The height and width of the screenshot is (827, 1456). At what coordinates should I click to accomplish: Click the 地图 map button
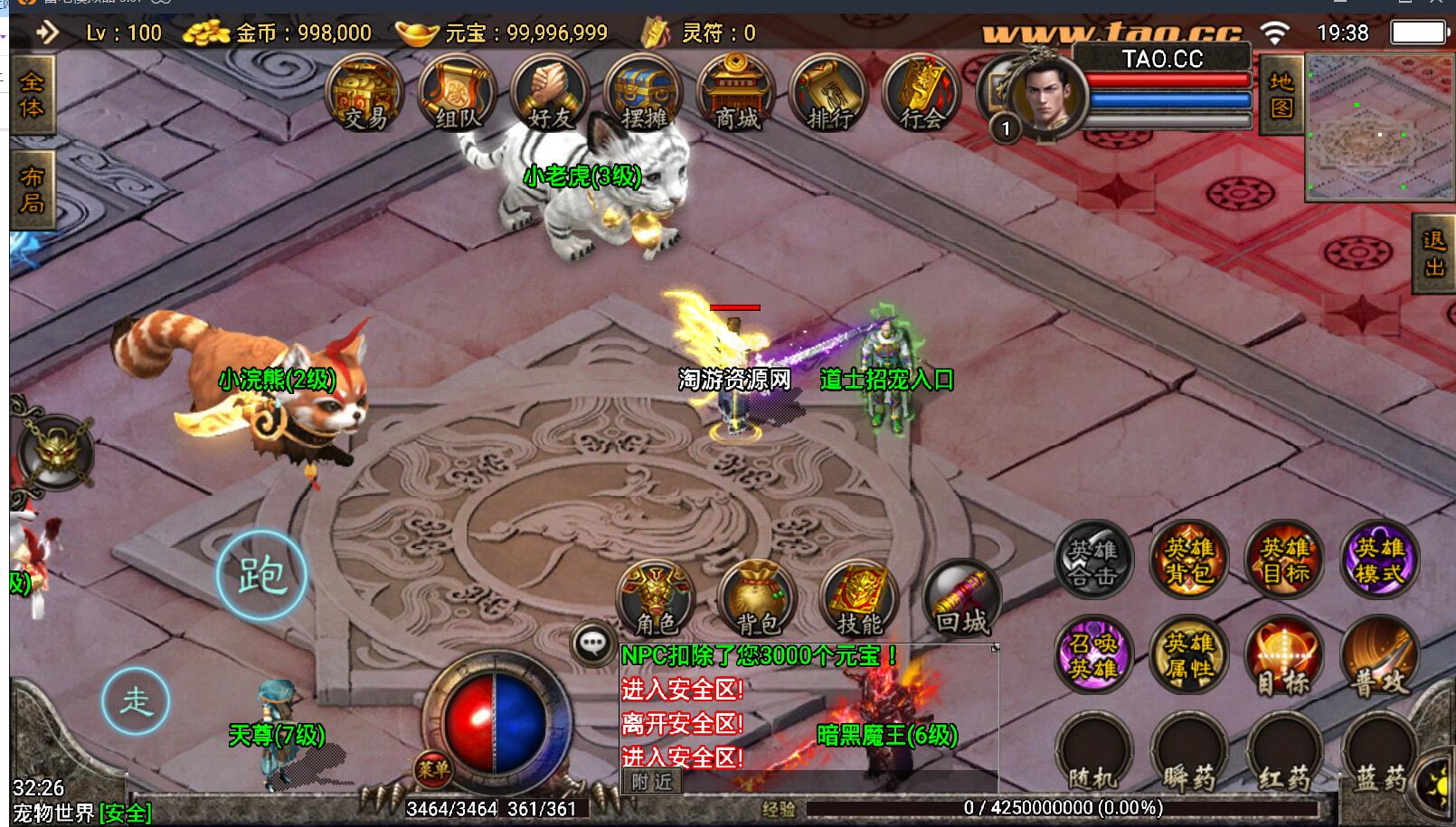coord(1281,95)
